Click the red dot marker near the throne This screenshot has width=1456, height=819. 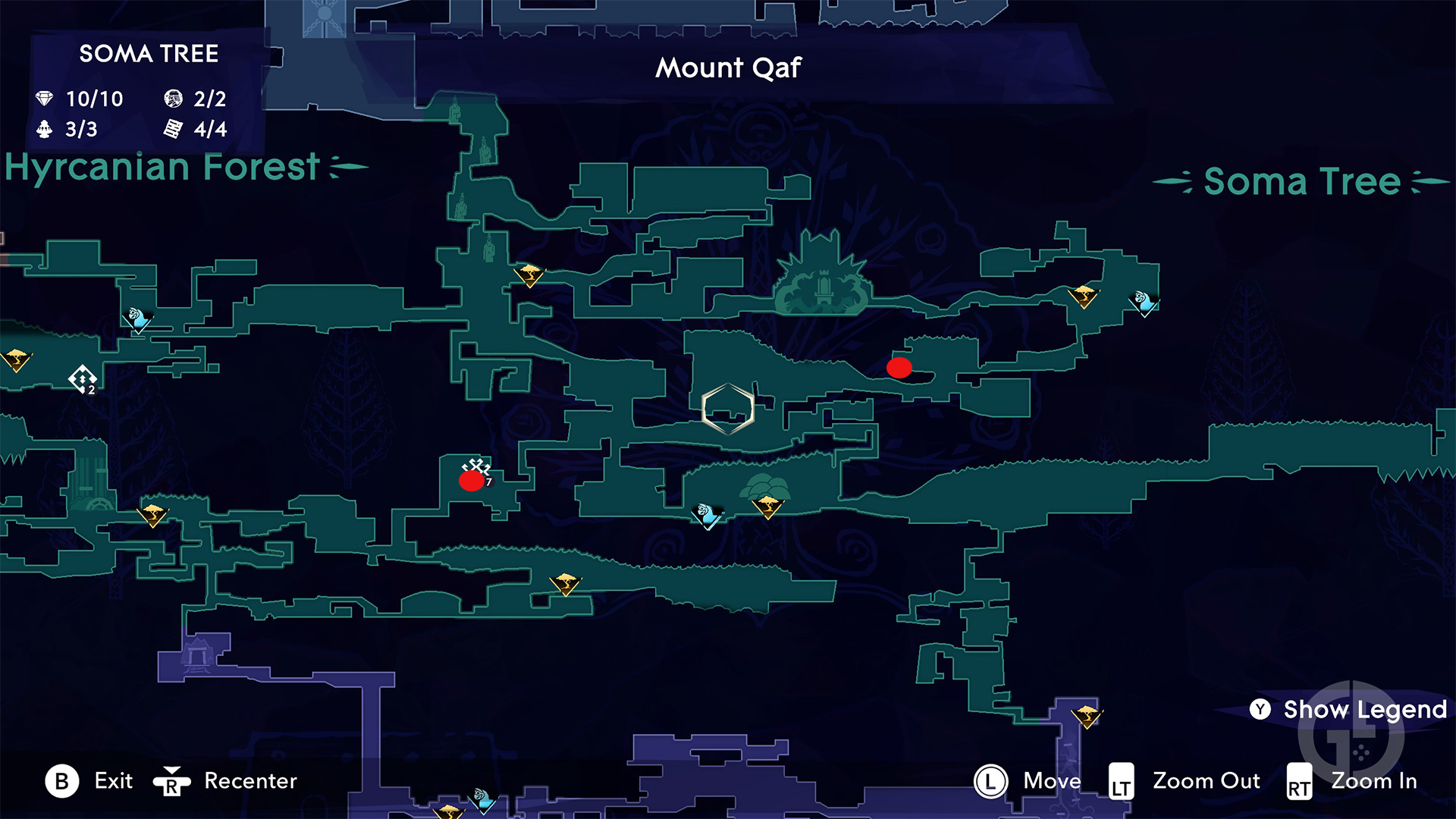click(x=899, y=368)
